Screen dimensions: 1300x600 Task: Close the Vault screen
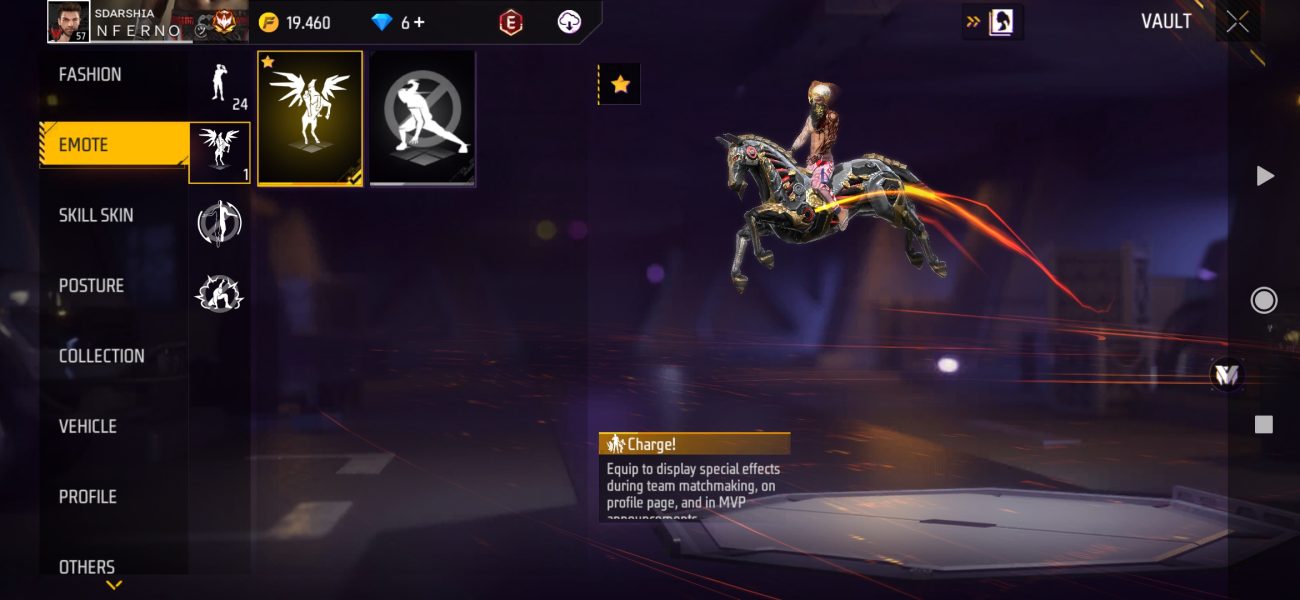click(x=1237, y=22)
